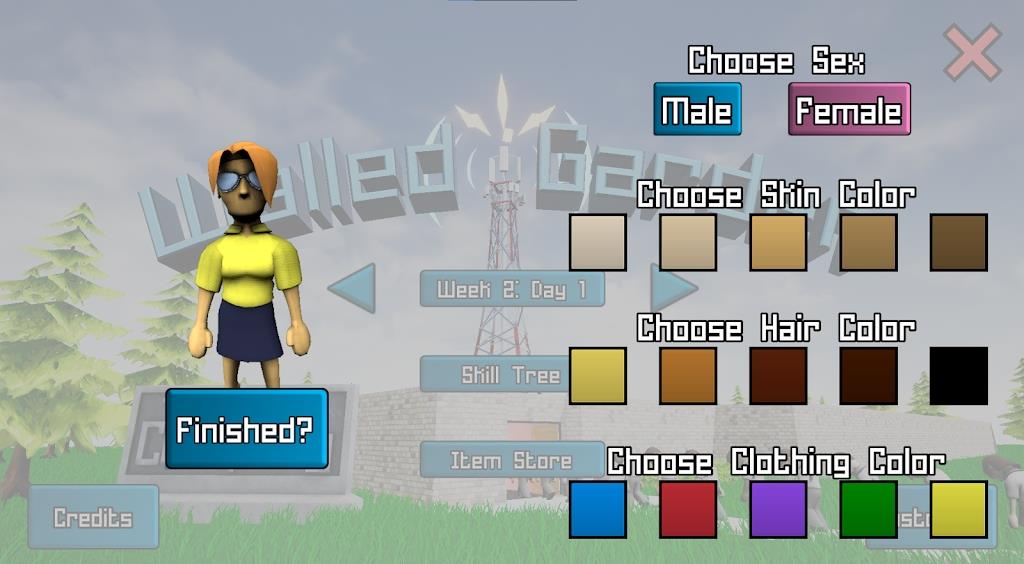Image resolution: width=1024 pixels, height=564 pixels.
Task: Choose the golden tan skin color swatch
Action: coord(778,242)
